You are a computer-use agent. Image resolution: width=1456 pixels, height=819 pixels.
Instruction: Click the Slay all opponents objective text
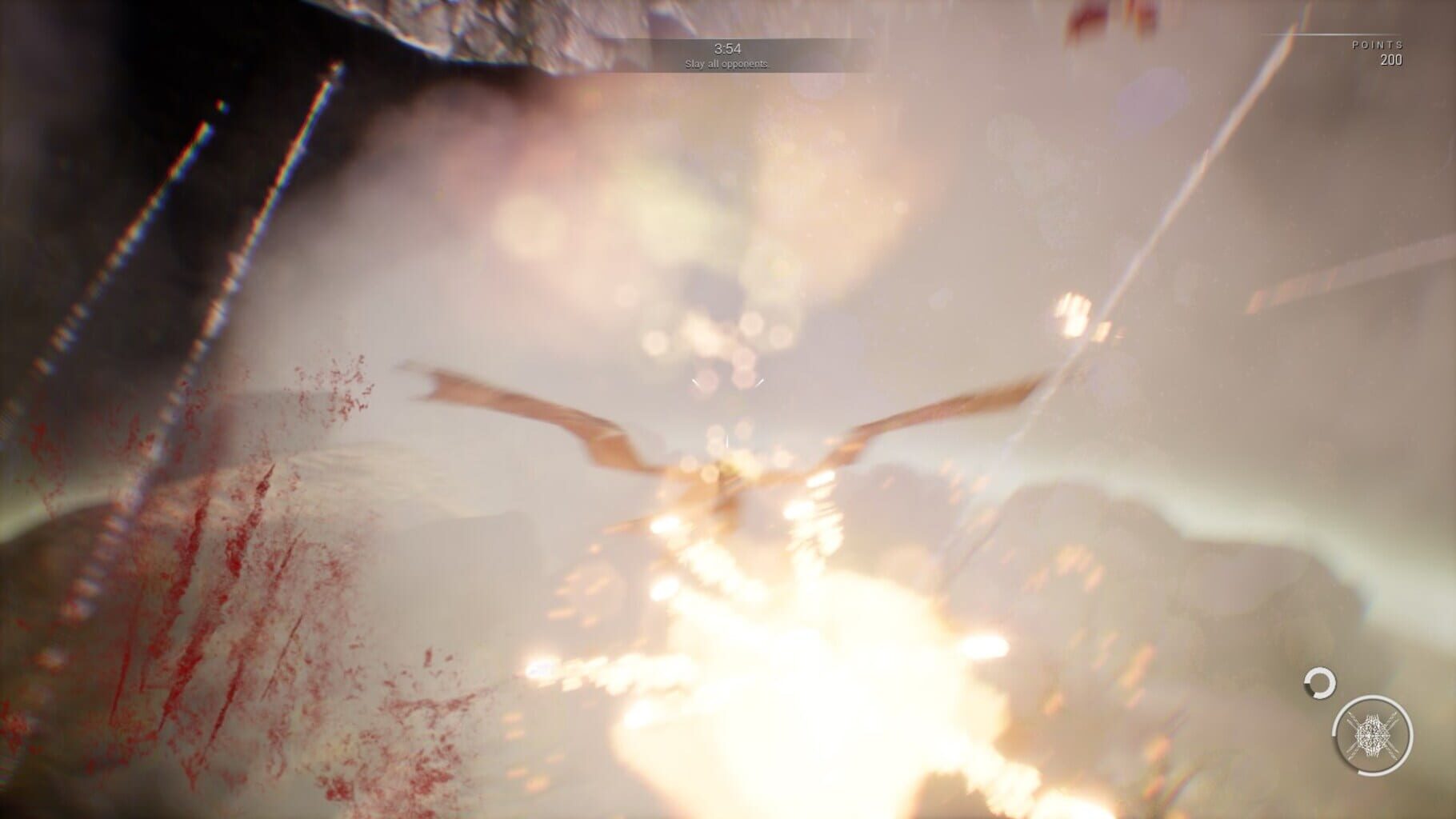[x=726, y=63]
